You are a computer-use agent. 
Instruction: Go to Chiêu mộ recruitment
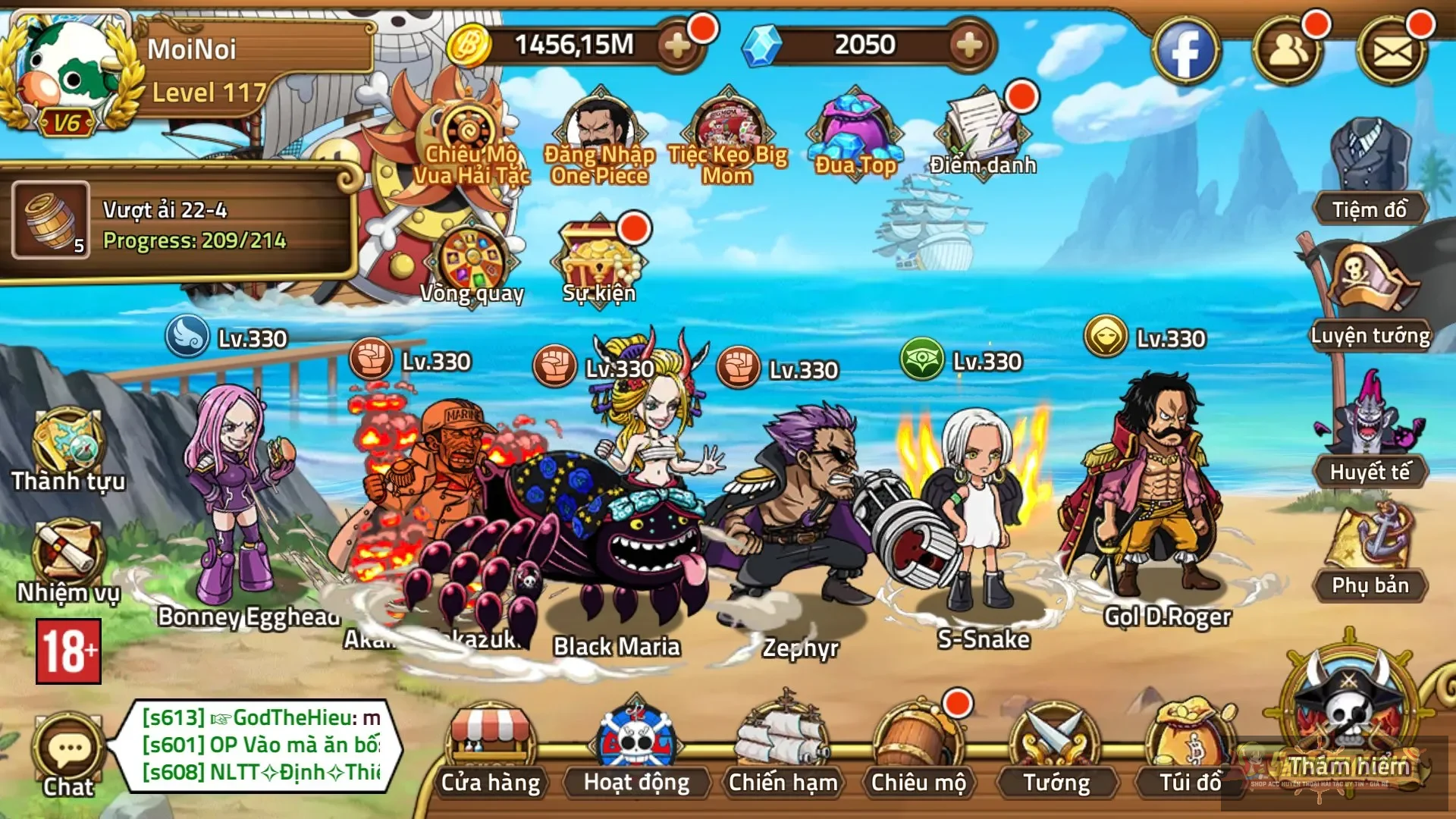(x=918, y=751)
